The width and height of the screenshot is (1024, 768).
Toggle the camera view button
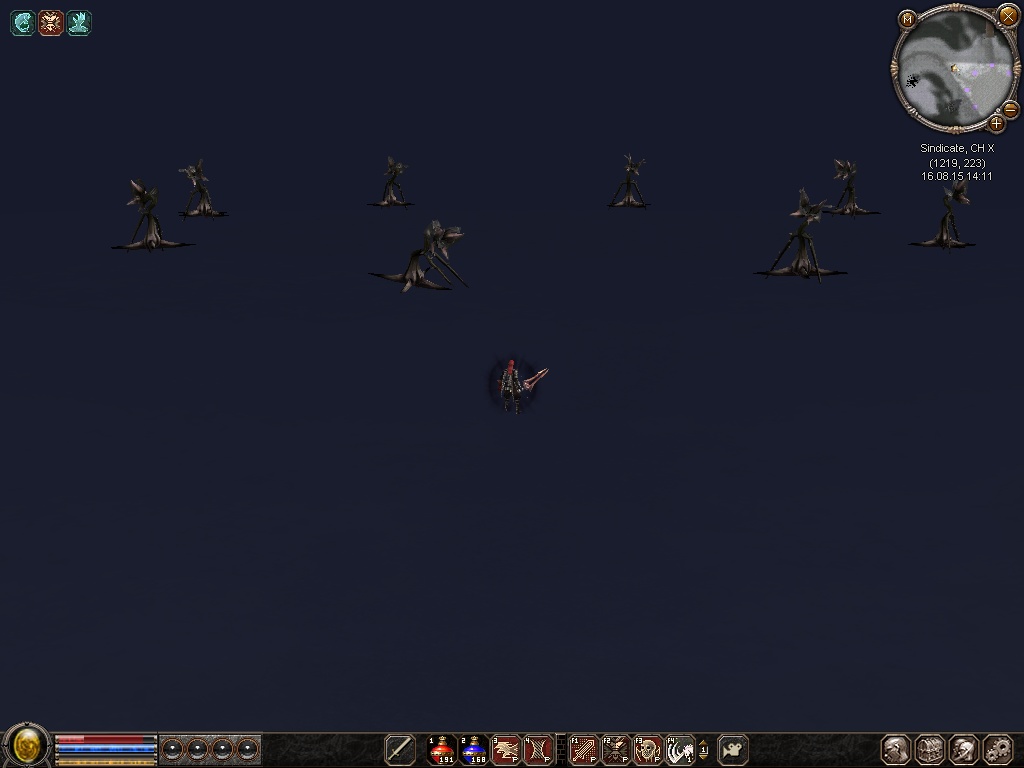(733, 749)
